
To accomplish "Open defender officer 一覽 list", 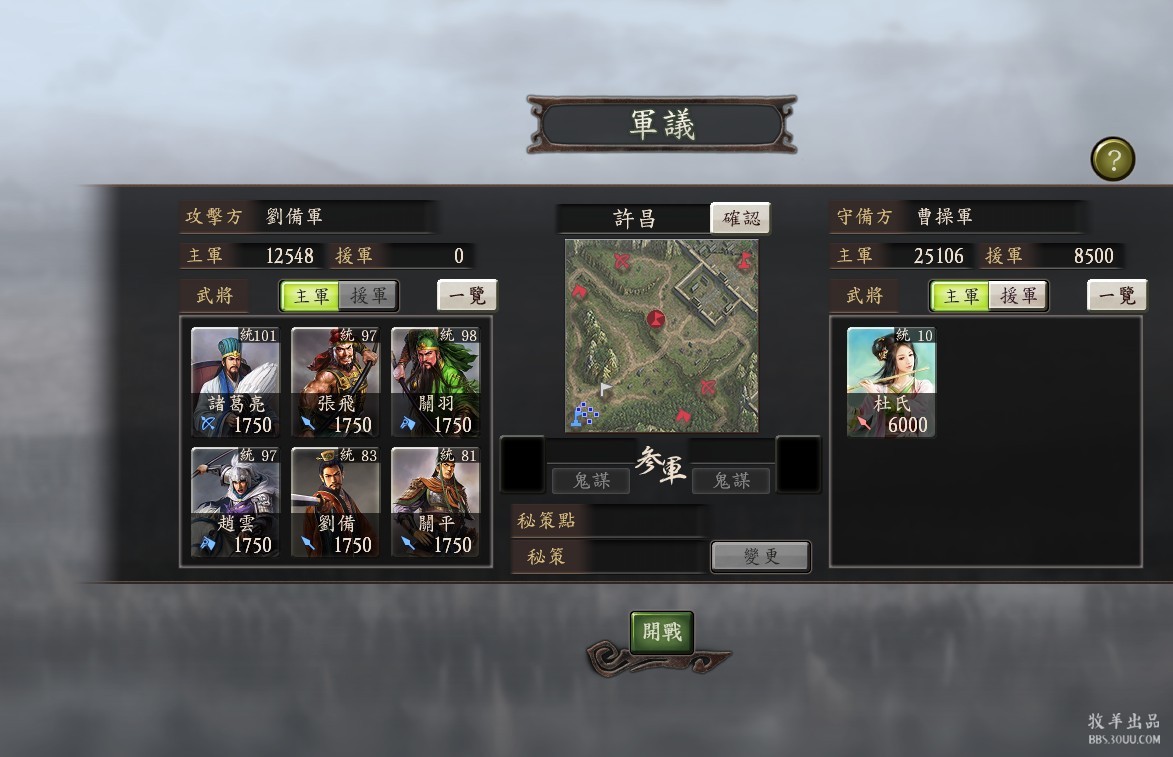I will pos(1117,296).
